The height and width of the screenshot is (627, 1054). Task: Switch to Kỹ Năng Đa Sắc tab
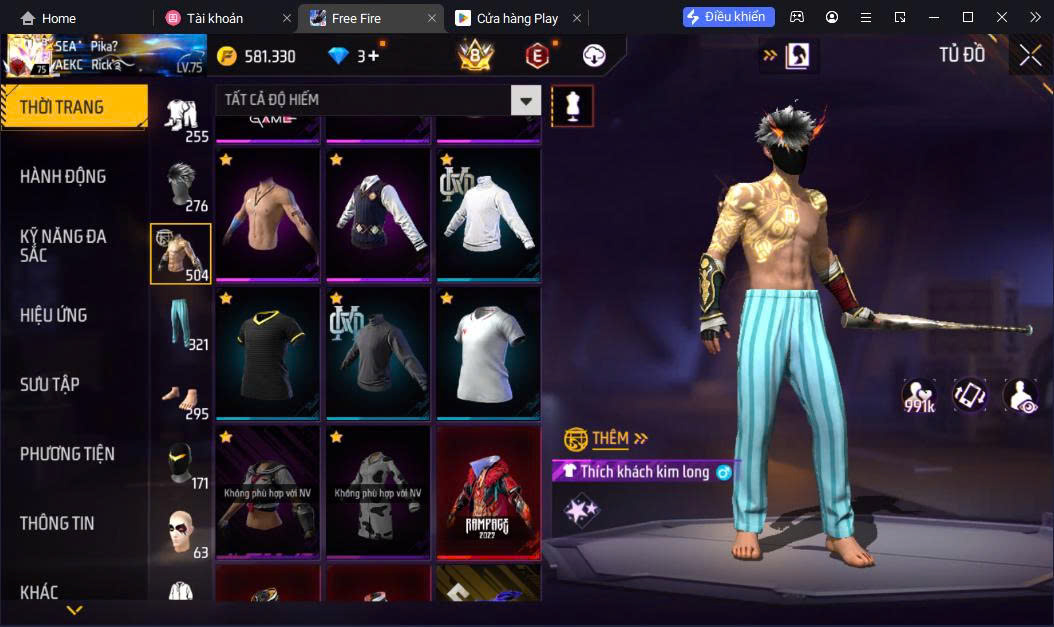pyautogui.click(x=63, y=245)
